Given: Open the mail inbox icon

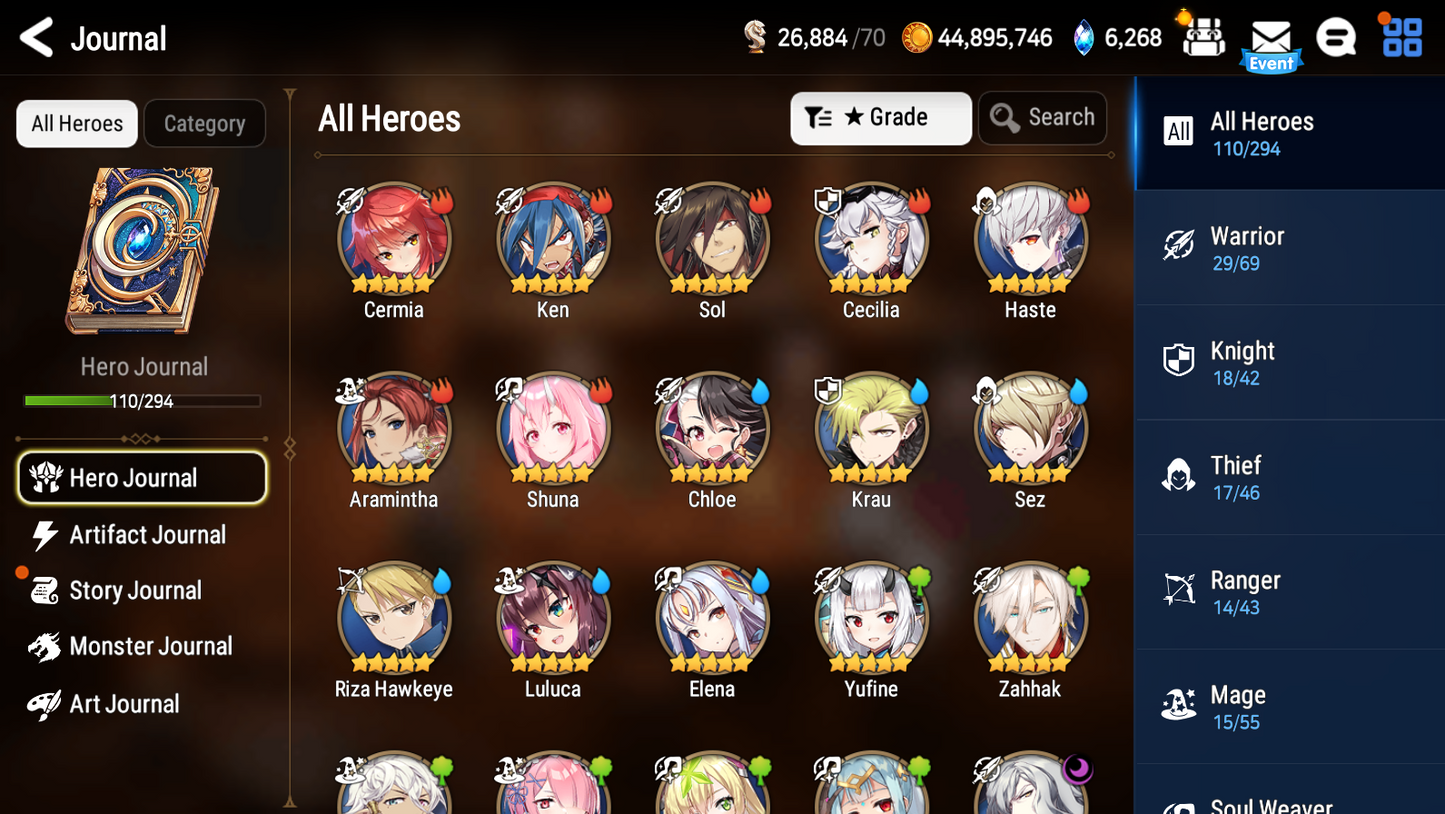Looking at the screenshot, I should point(1271,37).
